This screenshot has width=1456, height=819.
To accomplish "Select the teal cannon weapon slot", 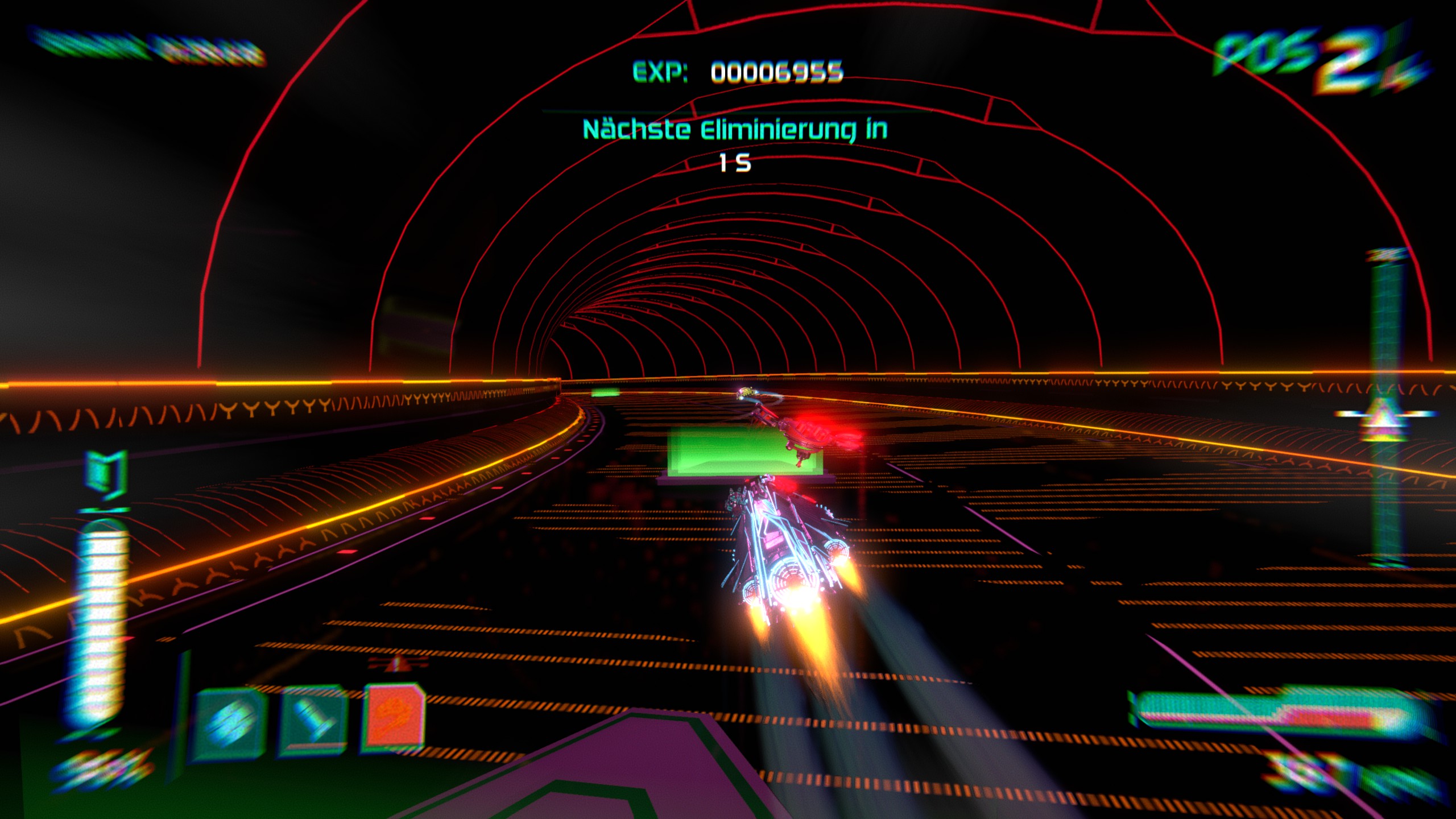I will (314, 721).
